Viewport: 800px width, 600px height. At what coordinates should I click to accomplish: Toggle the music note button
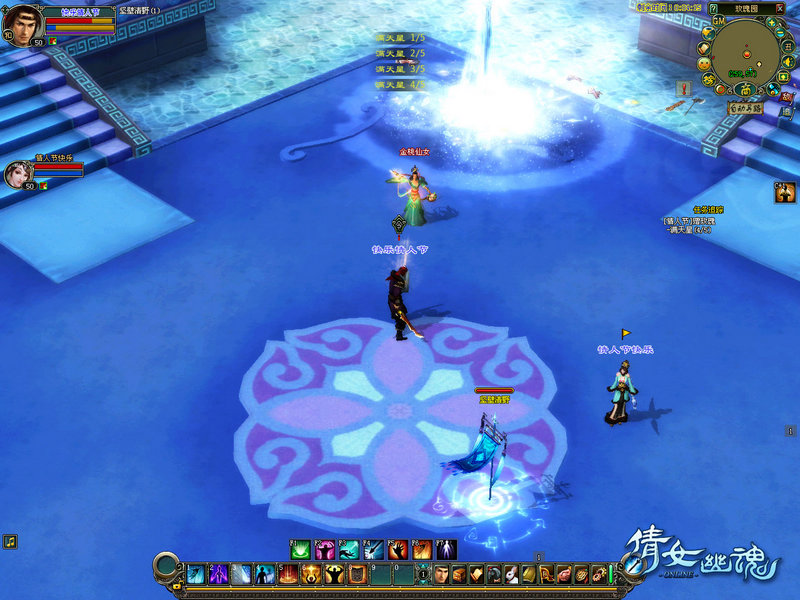(9, 541)
